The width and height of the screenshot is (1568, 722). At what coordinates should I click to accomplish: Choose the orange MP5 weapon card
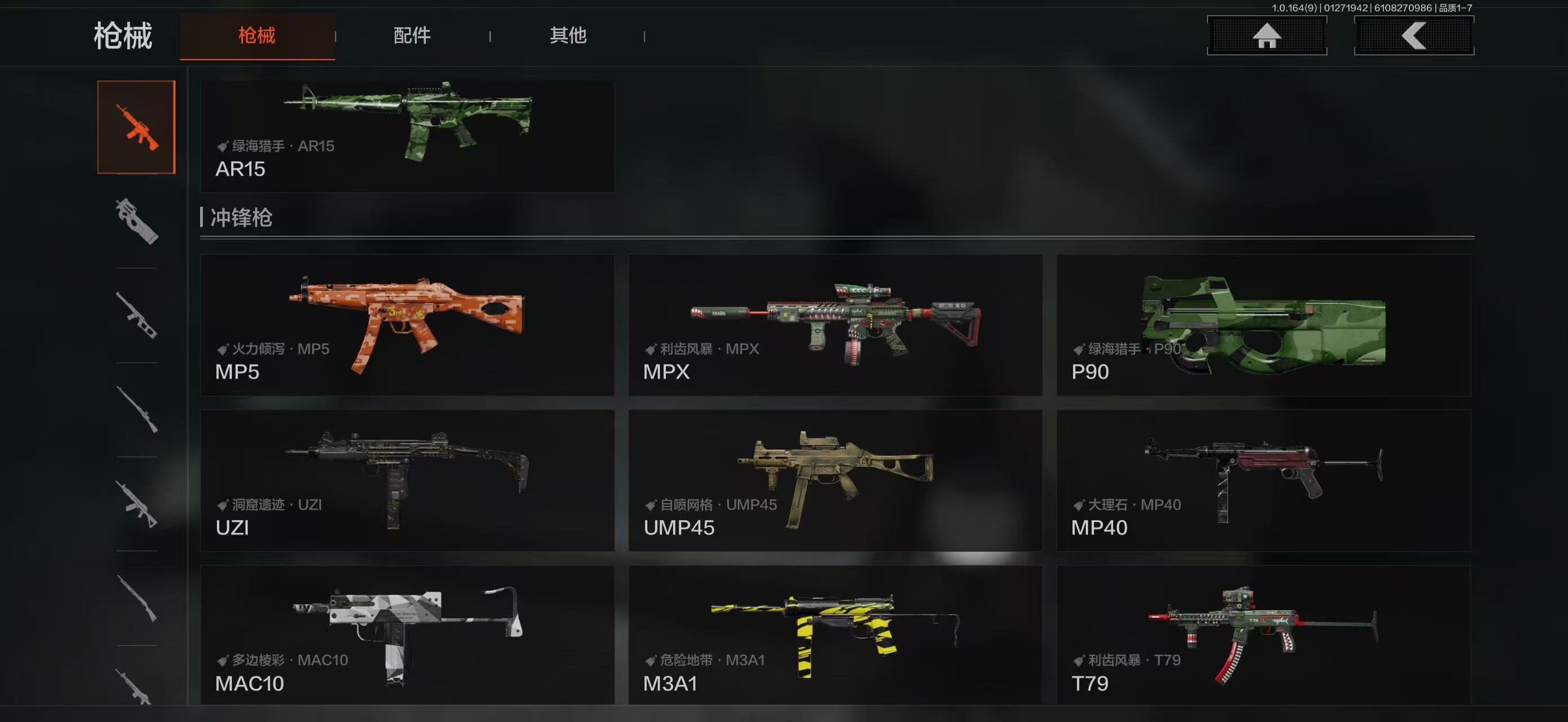[407, 325]
